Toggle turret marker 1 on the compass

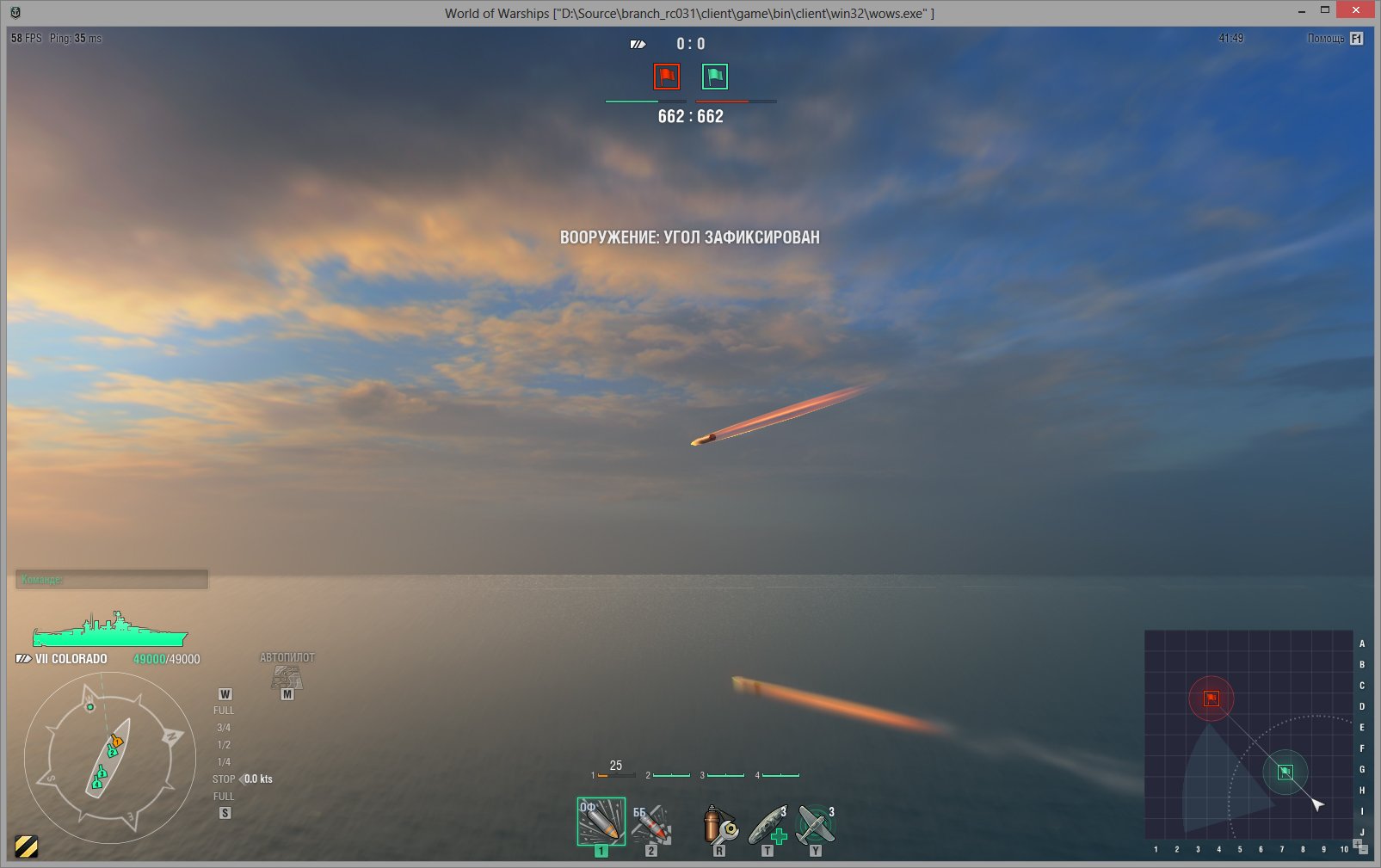(x=117, y=742)
